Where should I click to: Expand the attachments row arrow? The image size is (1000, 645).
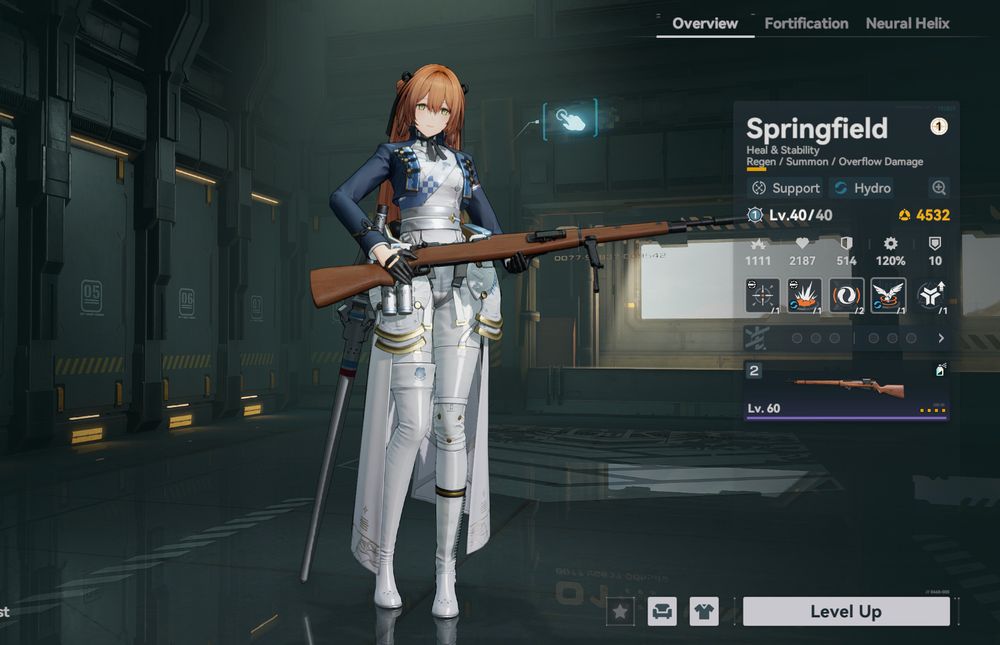tap(940, 339)
